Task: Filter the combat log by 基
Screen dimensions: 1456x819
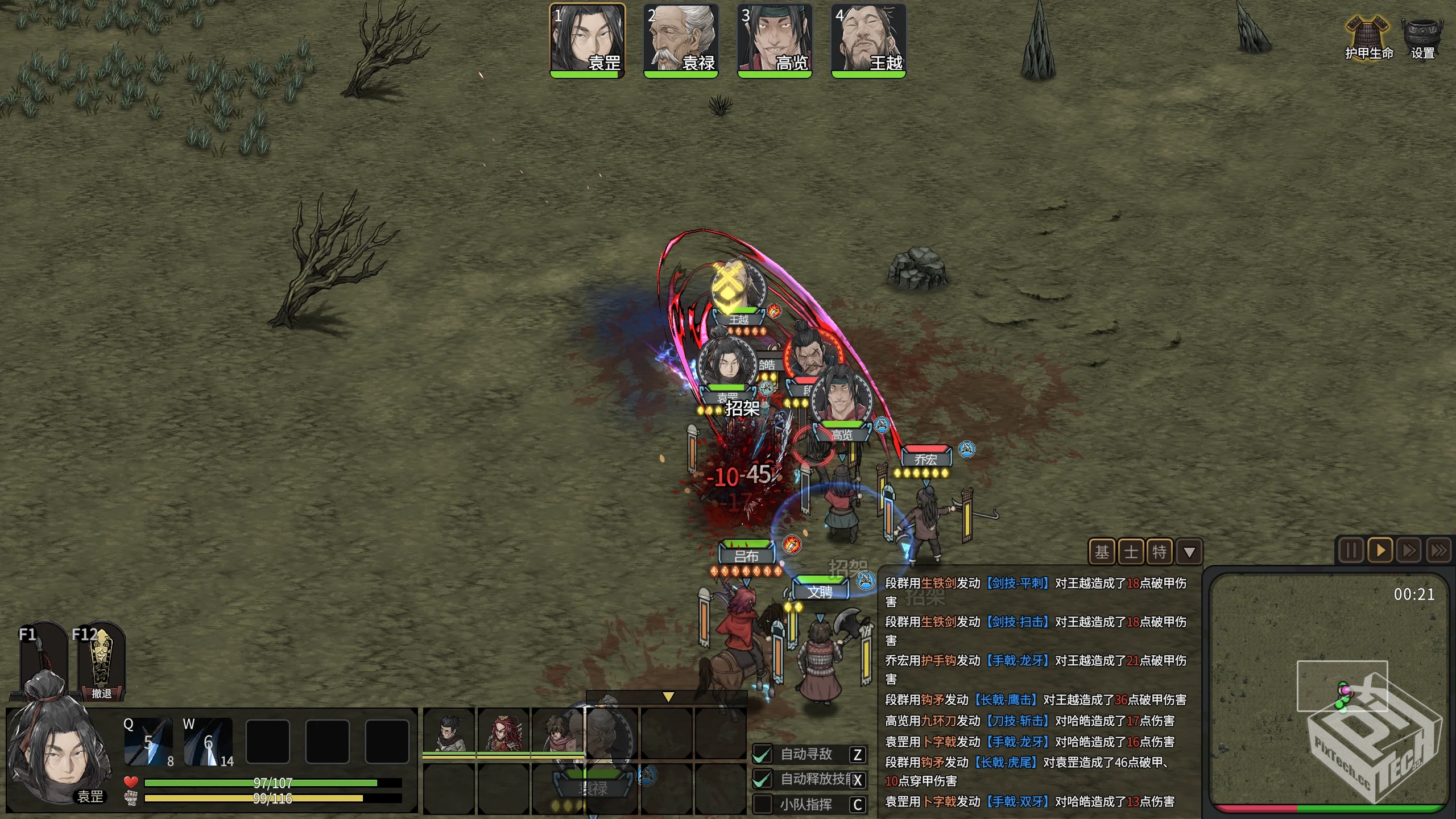Action: coord(1102,552)
